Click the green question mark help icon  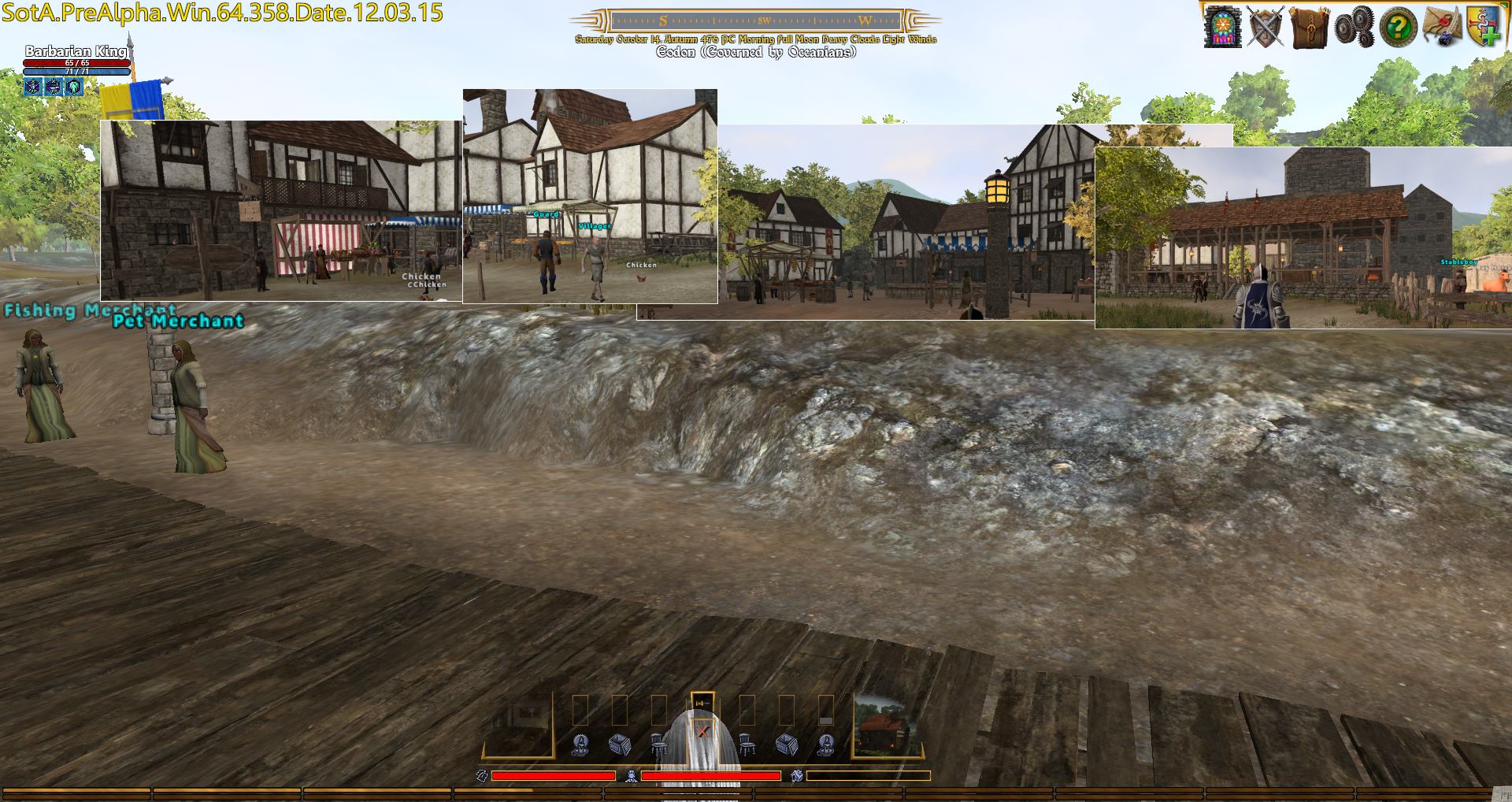pos(1397,28)
